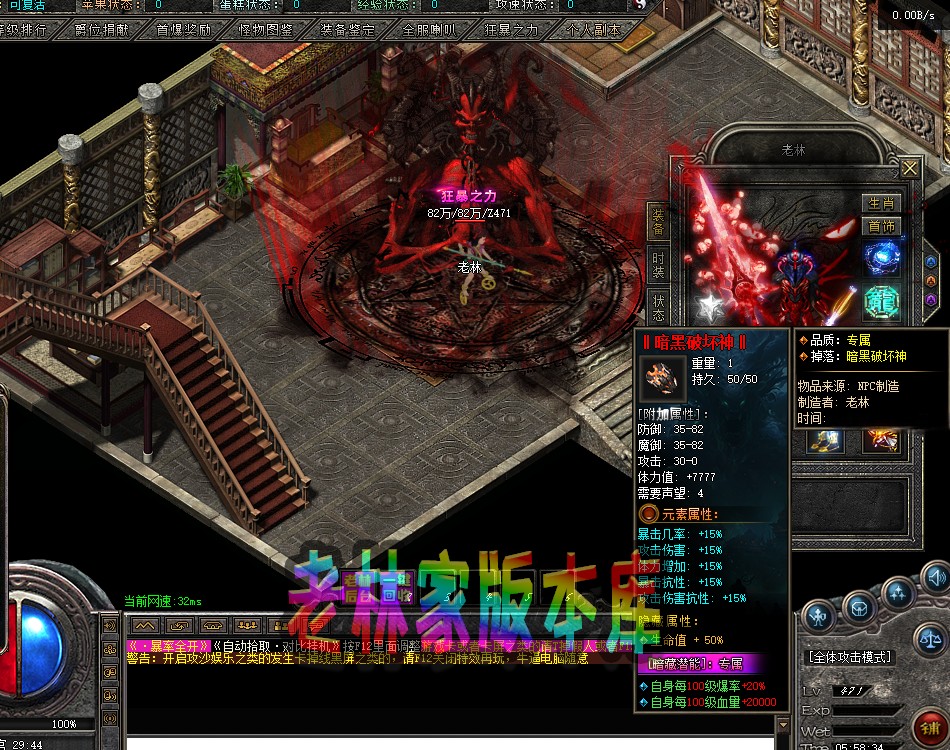Viewport: 950px width, 750px height.
Task: Open the round red 铺 shop button
Action: point(929,726)
